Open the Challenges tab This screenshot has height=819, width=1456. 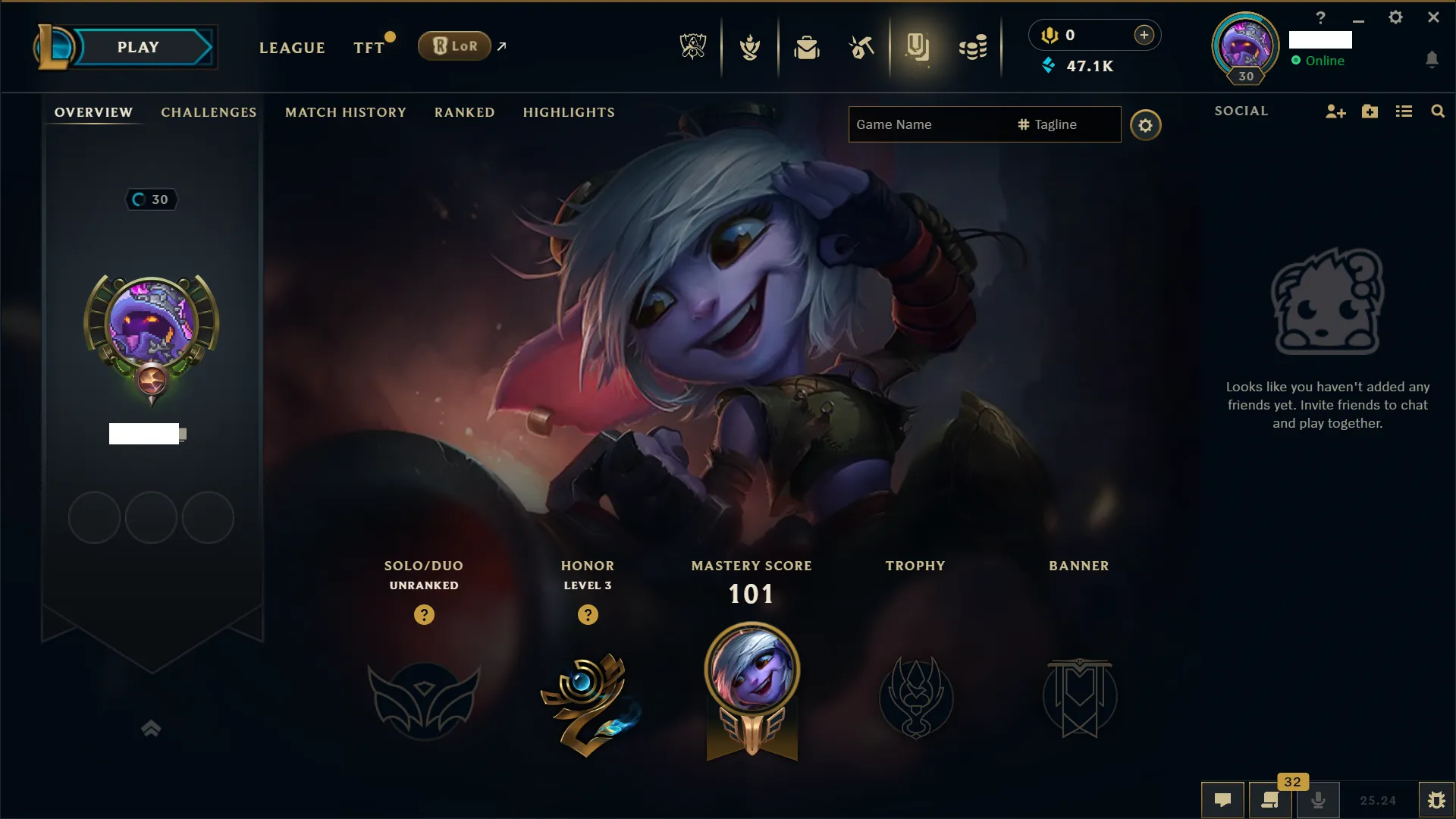209,112
